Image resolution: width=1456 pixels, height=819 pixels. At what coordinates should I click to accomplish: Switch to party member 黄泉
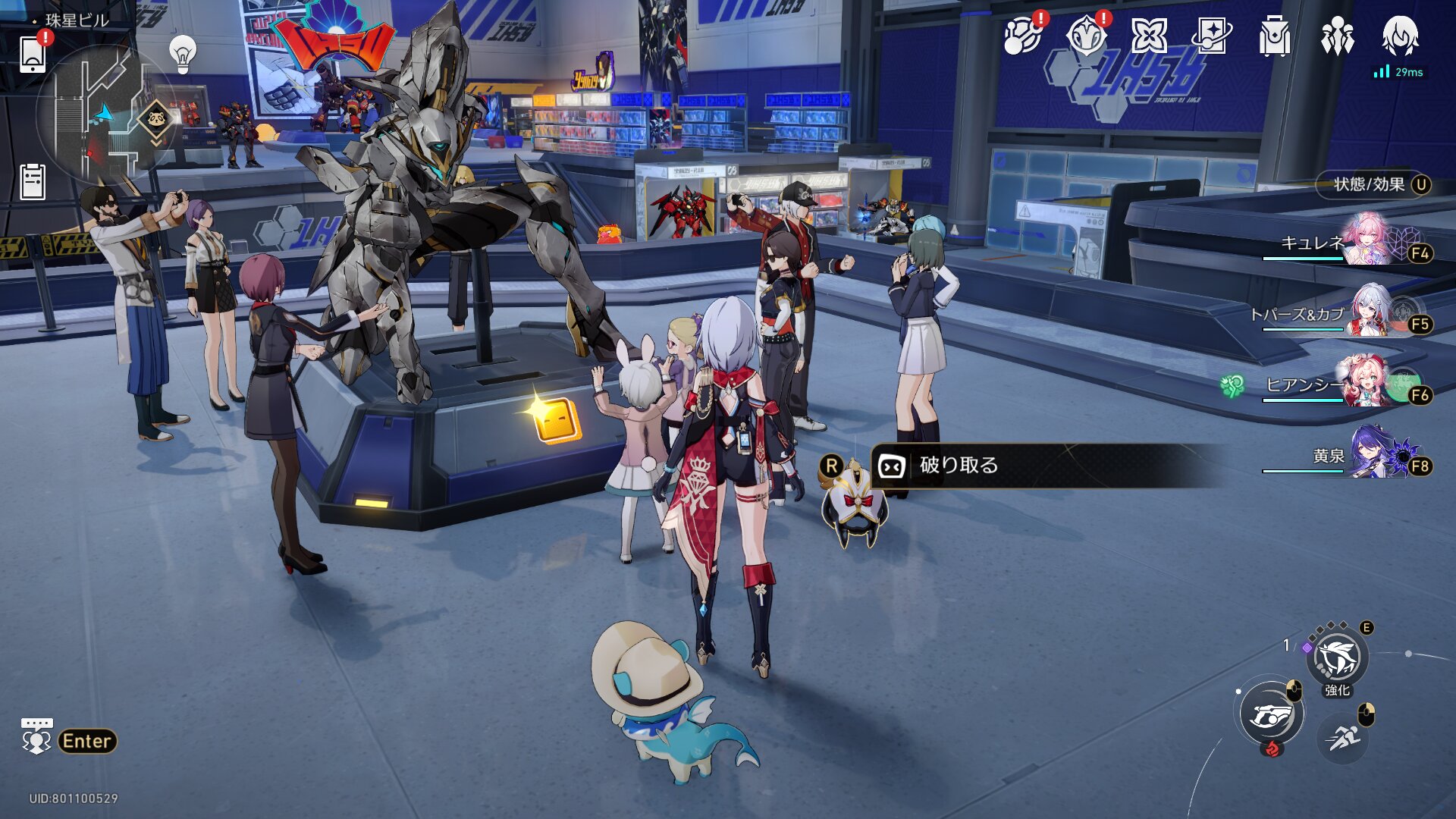click(1373, 454)
